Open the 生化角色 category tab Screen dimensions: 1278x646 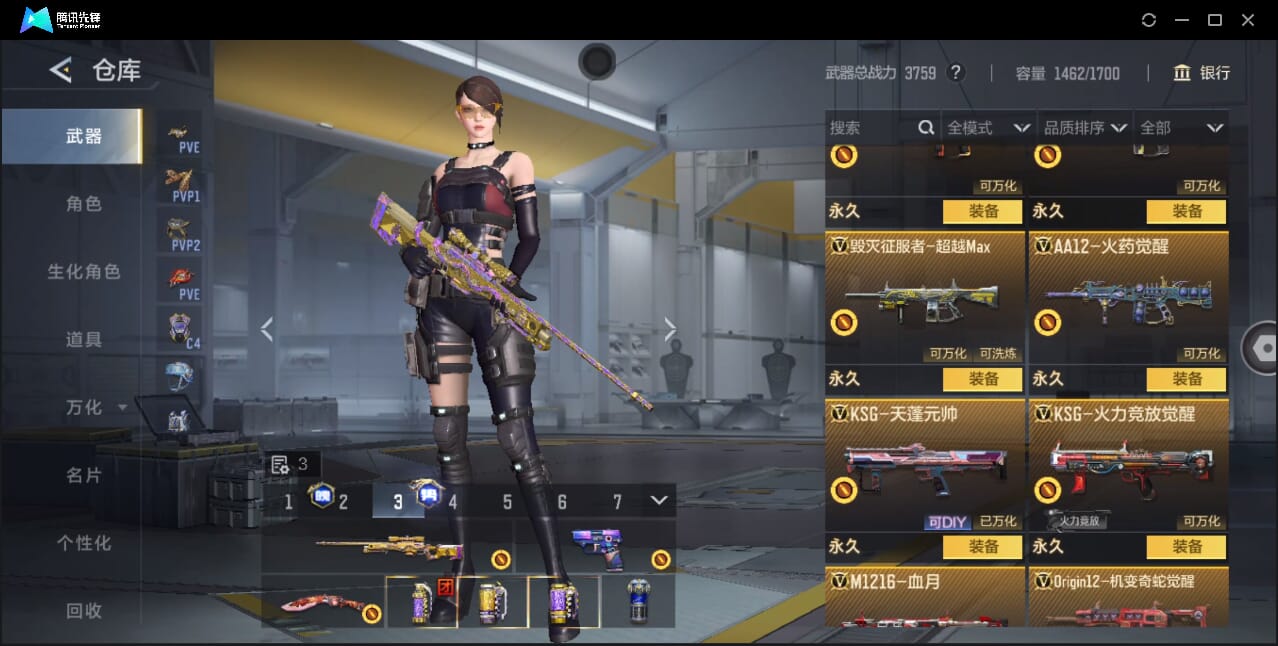pos(84,272)
